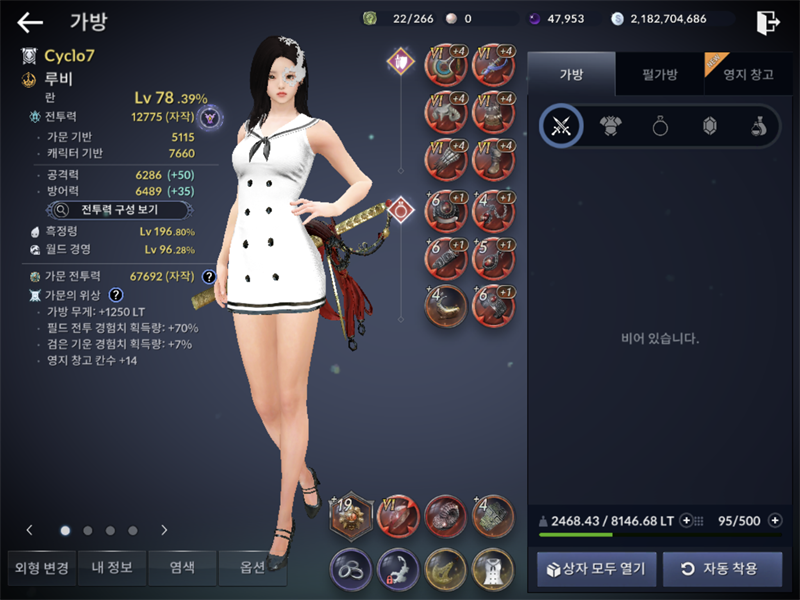
Task: Show 내 정보 character info
Action: [x=111, y=568]
